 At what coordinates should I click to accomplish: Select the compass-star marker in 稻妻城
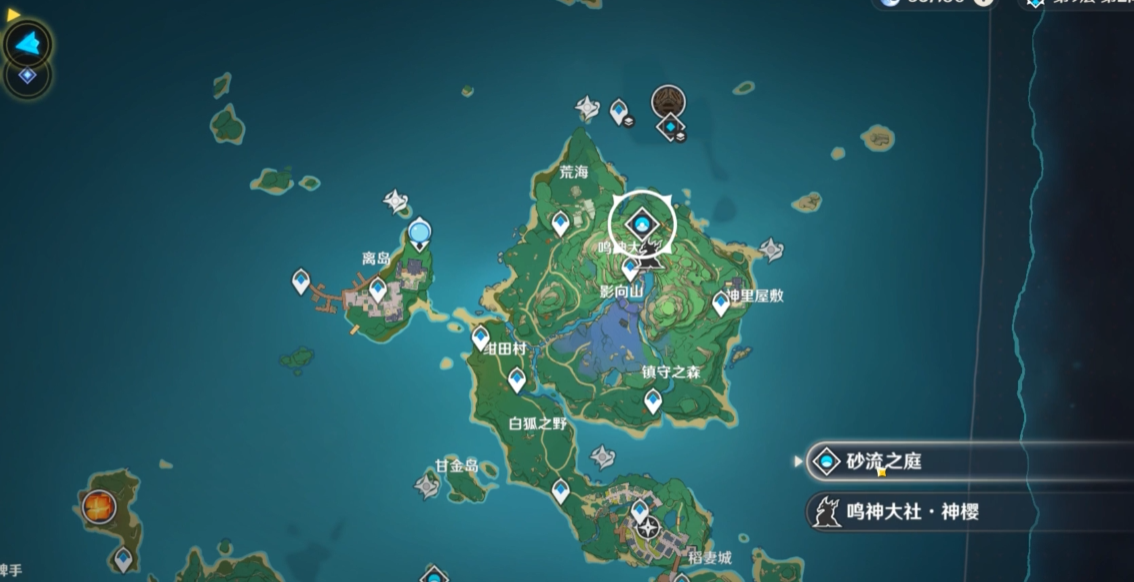click(x=649, y=527)
